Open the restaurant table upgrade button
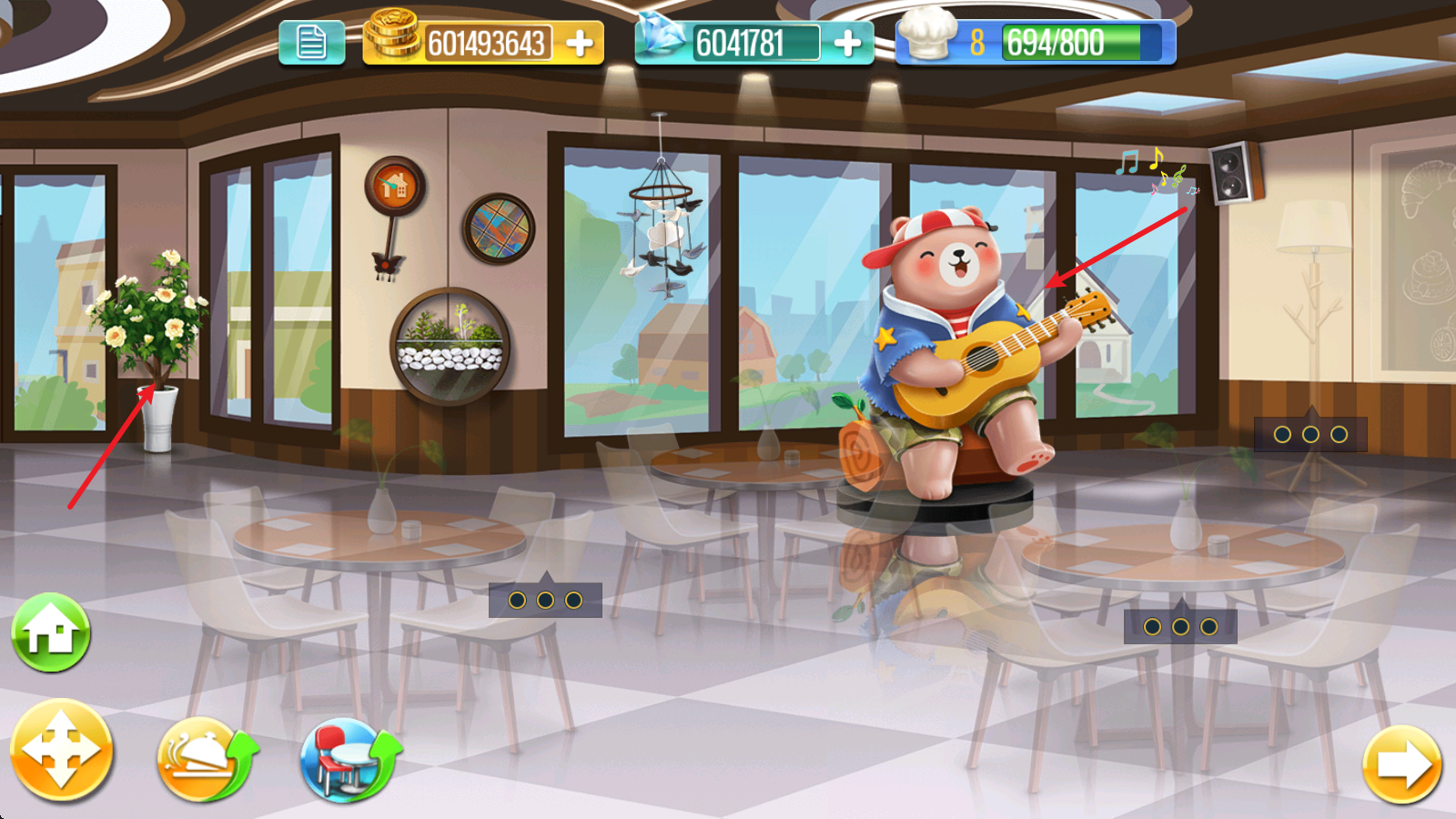Screen dimensions: 1456x819 (x=349, y=759)
